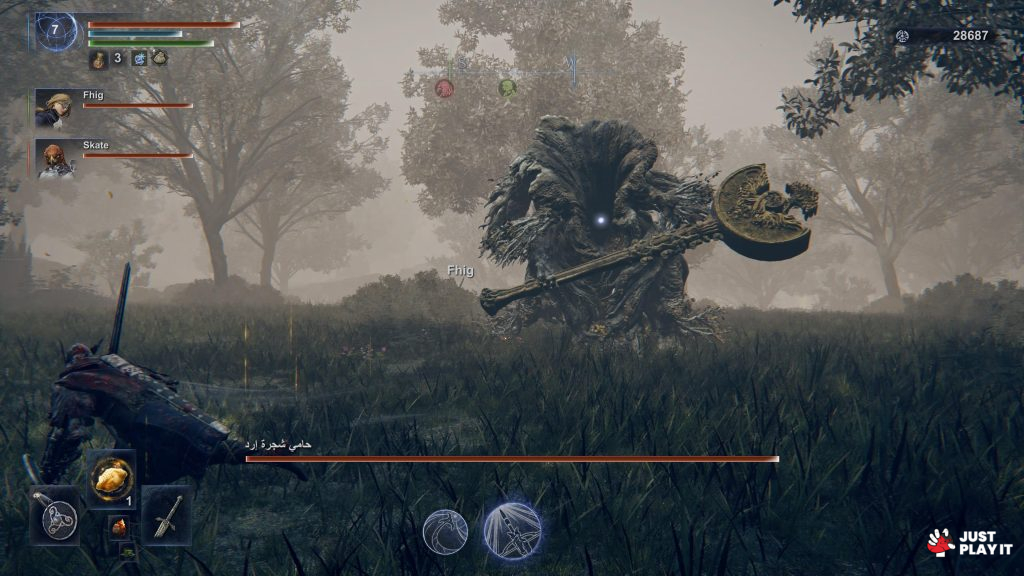Select the round shield equipment slot
This screenshot has width=1024, height=576.
click(55, 514)
